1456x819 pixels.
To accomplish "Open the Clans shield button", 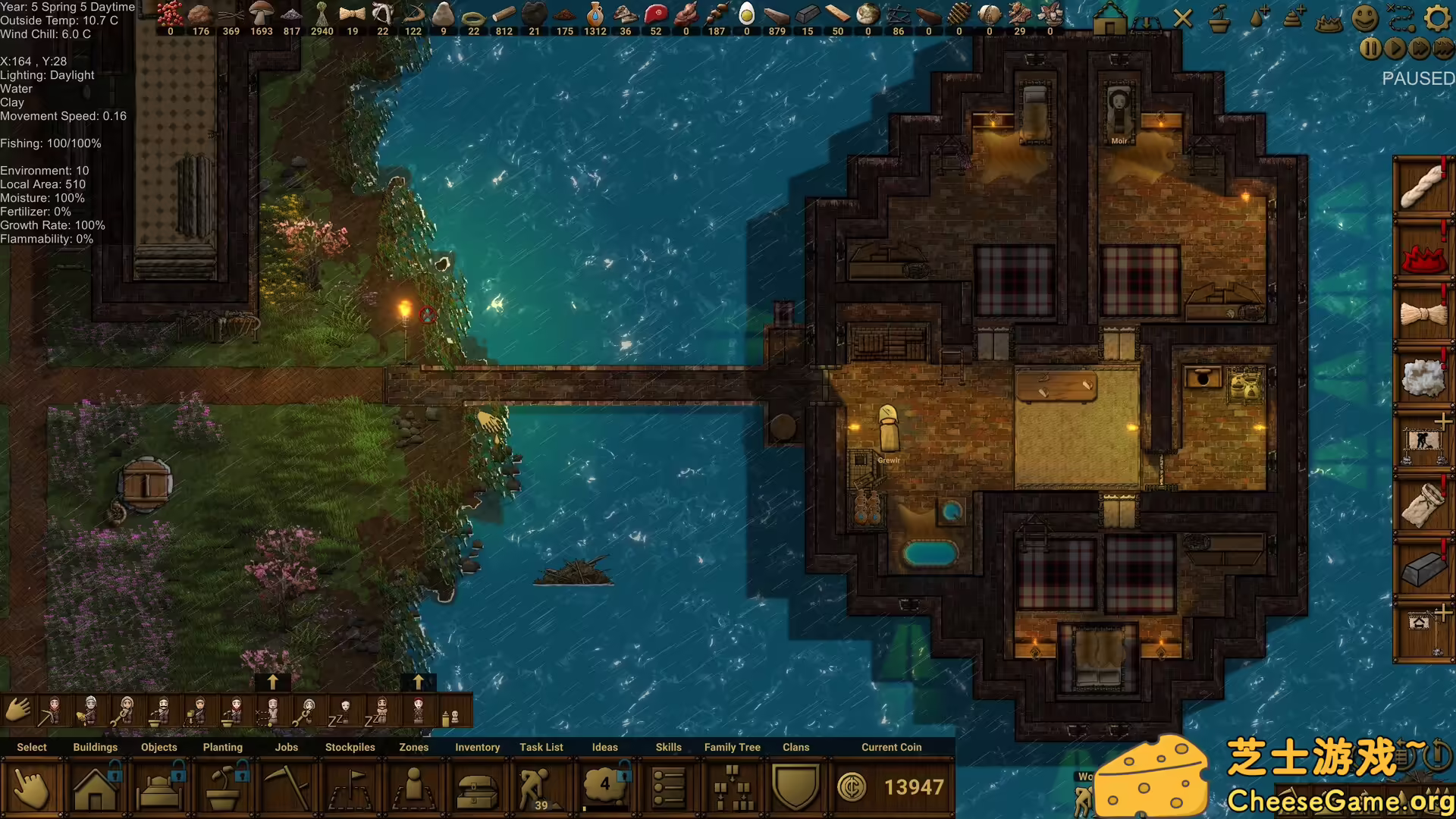I will 796,787.
